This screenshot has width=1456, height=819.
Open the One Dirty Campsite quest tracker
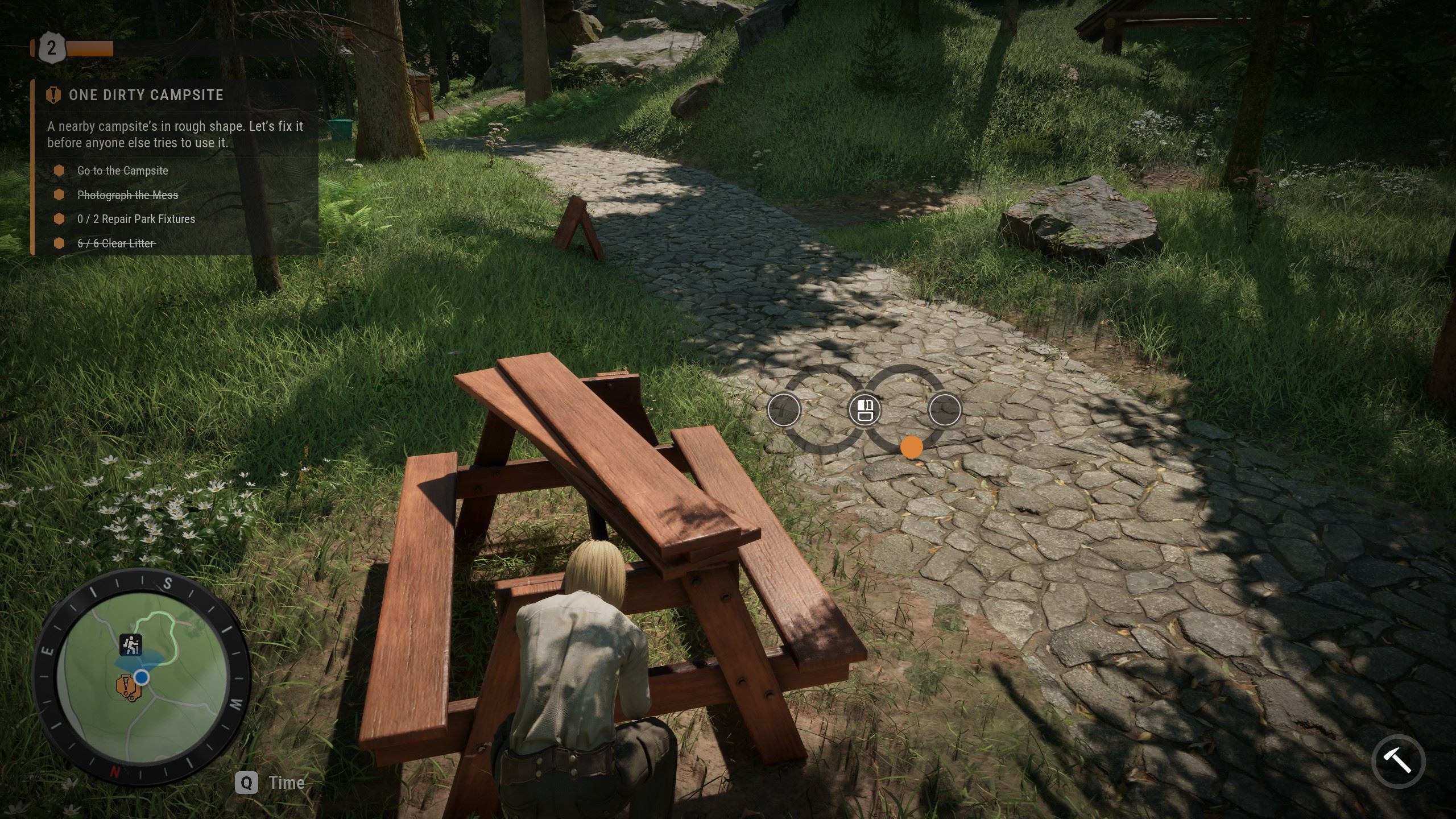tap(146, 95)
